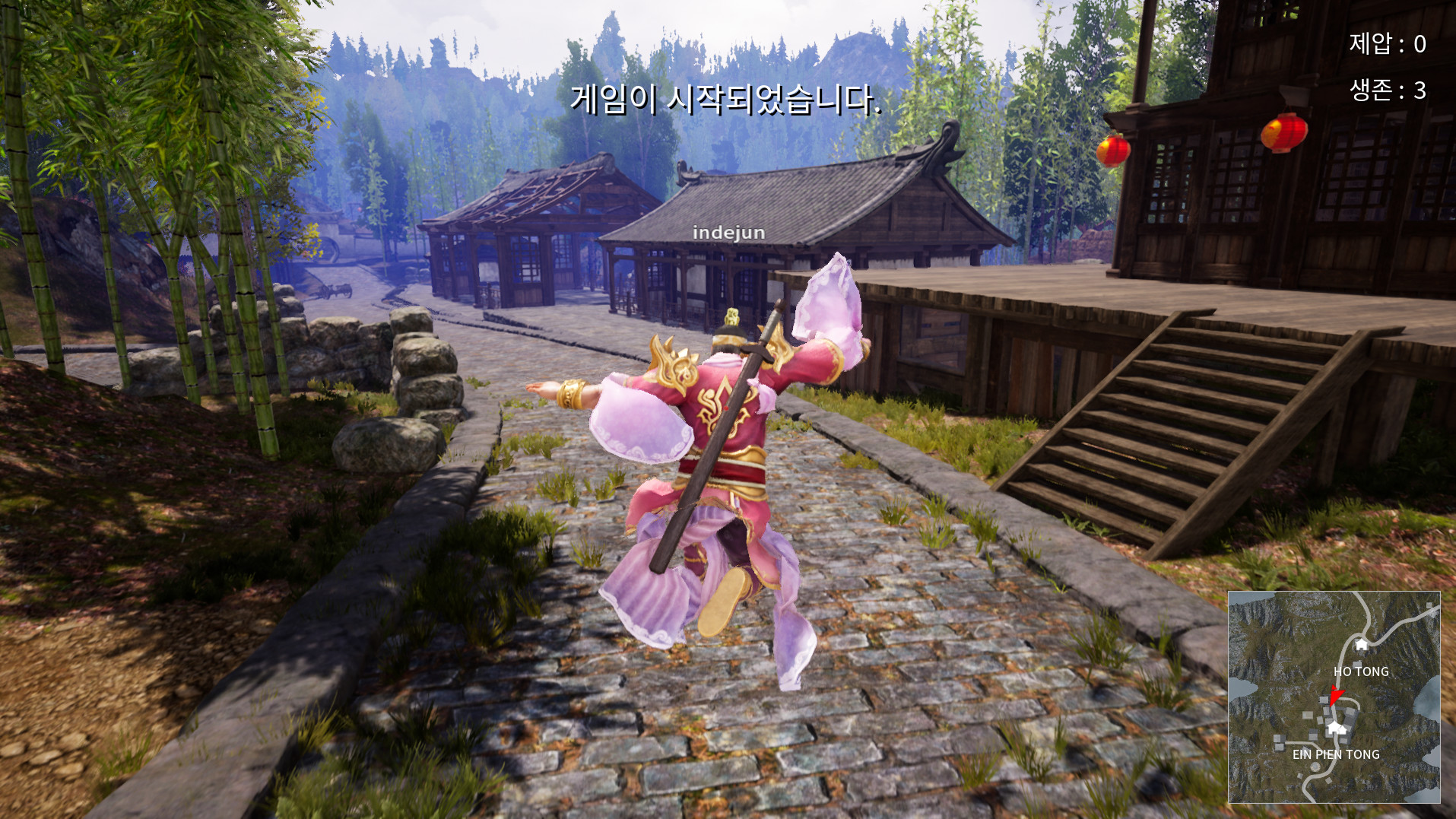The height and width of the screenshot is (819, 1456).
Task: Click the house icon near HO TONG
Action: (1360, 644)
